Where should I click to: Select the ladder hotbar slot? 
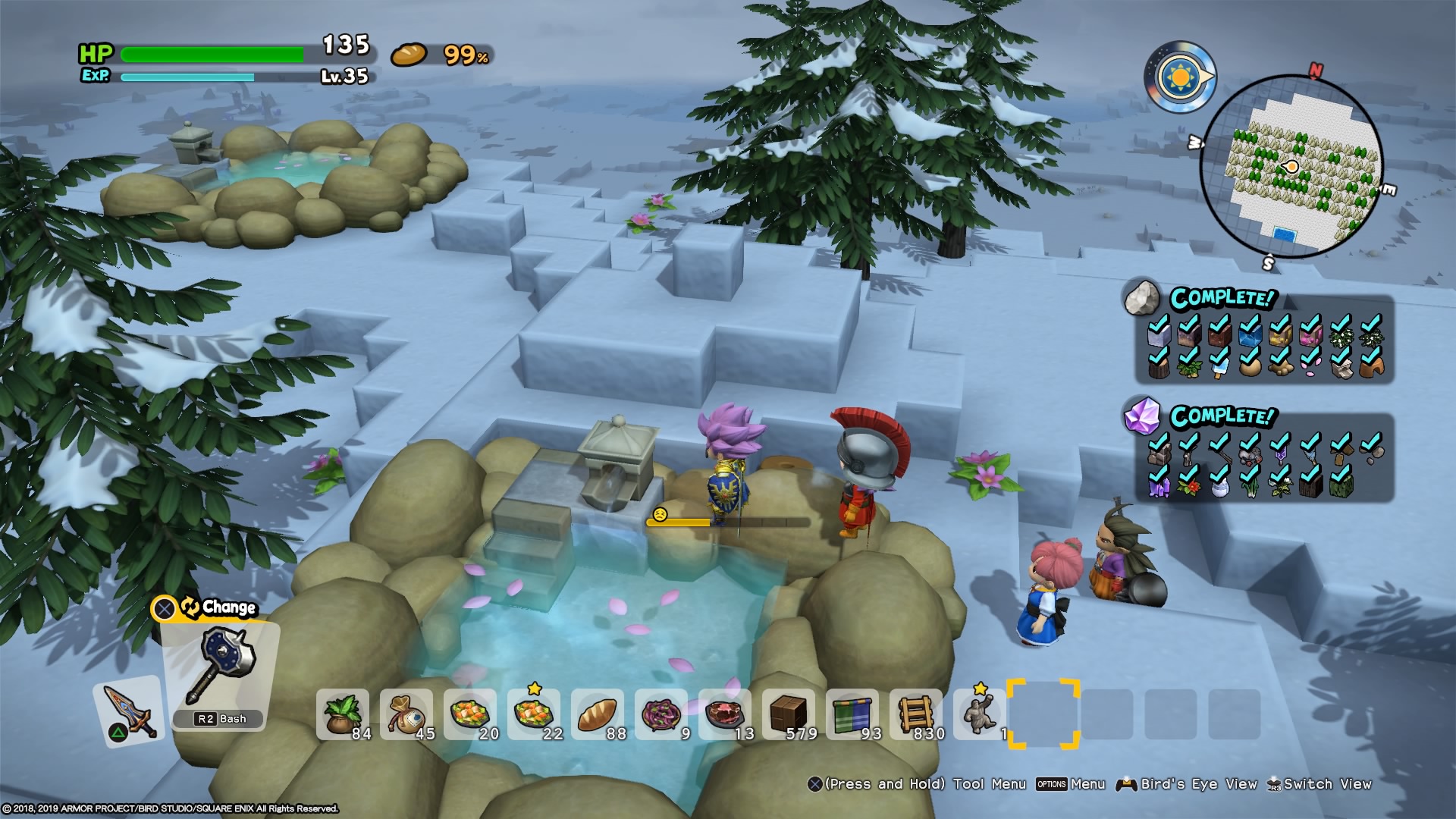click(x=917, y=715)
